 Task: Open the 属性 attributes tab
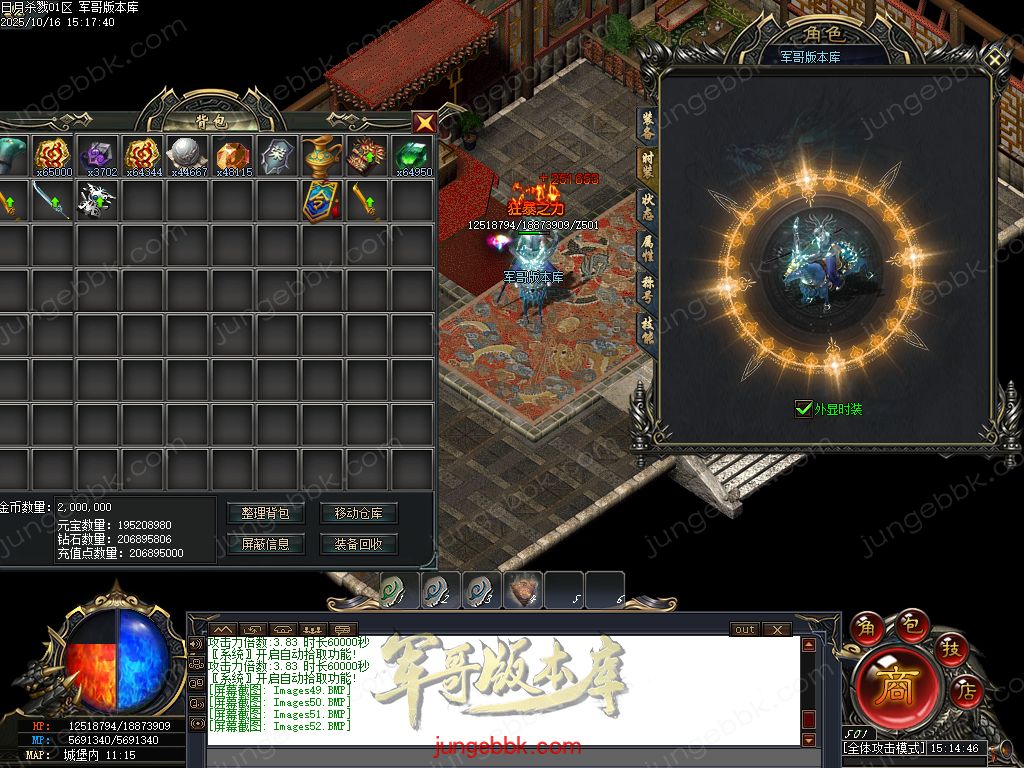pos(647,246)
